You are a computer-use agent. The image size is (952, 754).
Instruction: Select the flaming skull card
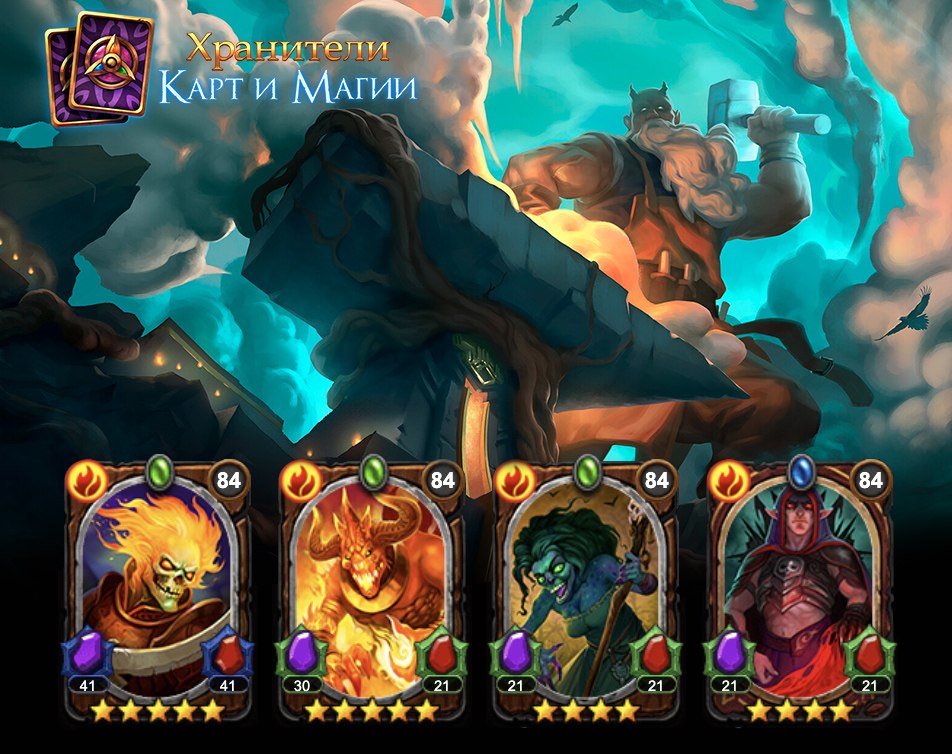[x=157, y=590]
